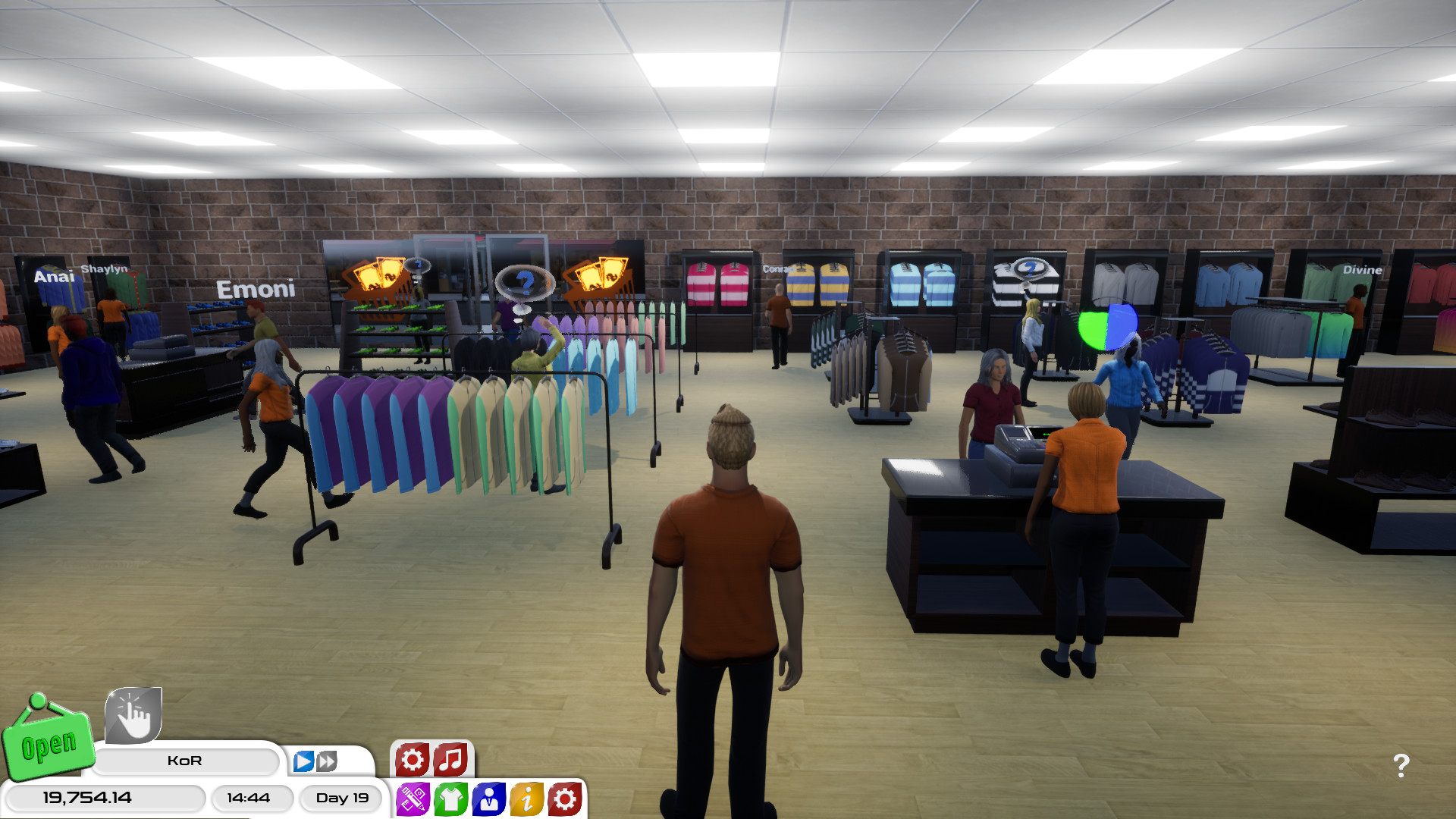This screenshot has width=1456, height=819.
Task: Click the gray hand cursor icon above KoR
Action: click(134, 716)
